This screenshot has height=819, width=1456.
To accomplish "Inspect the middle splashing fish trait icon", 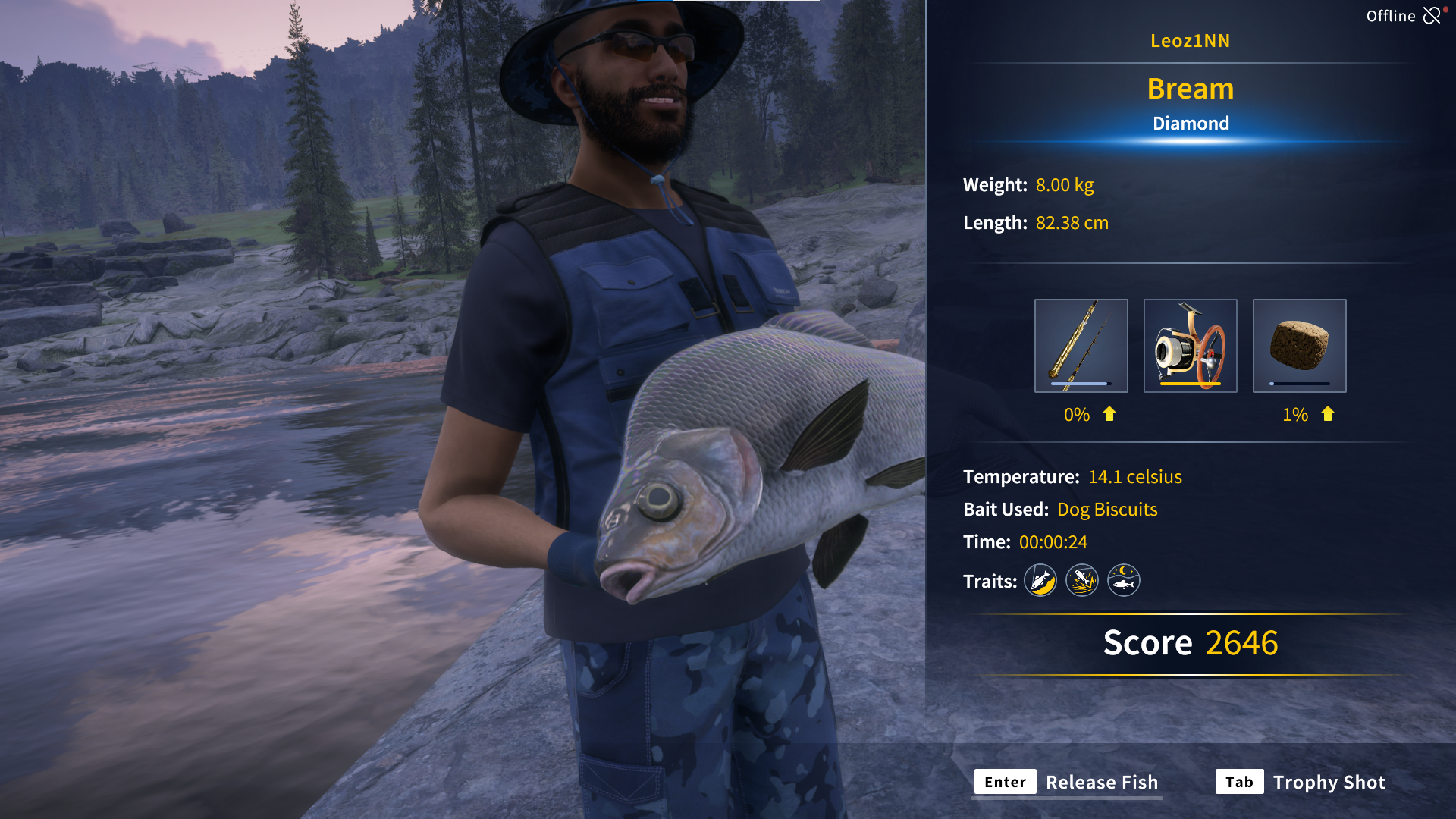I will (1082, 581).
